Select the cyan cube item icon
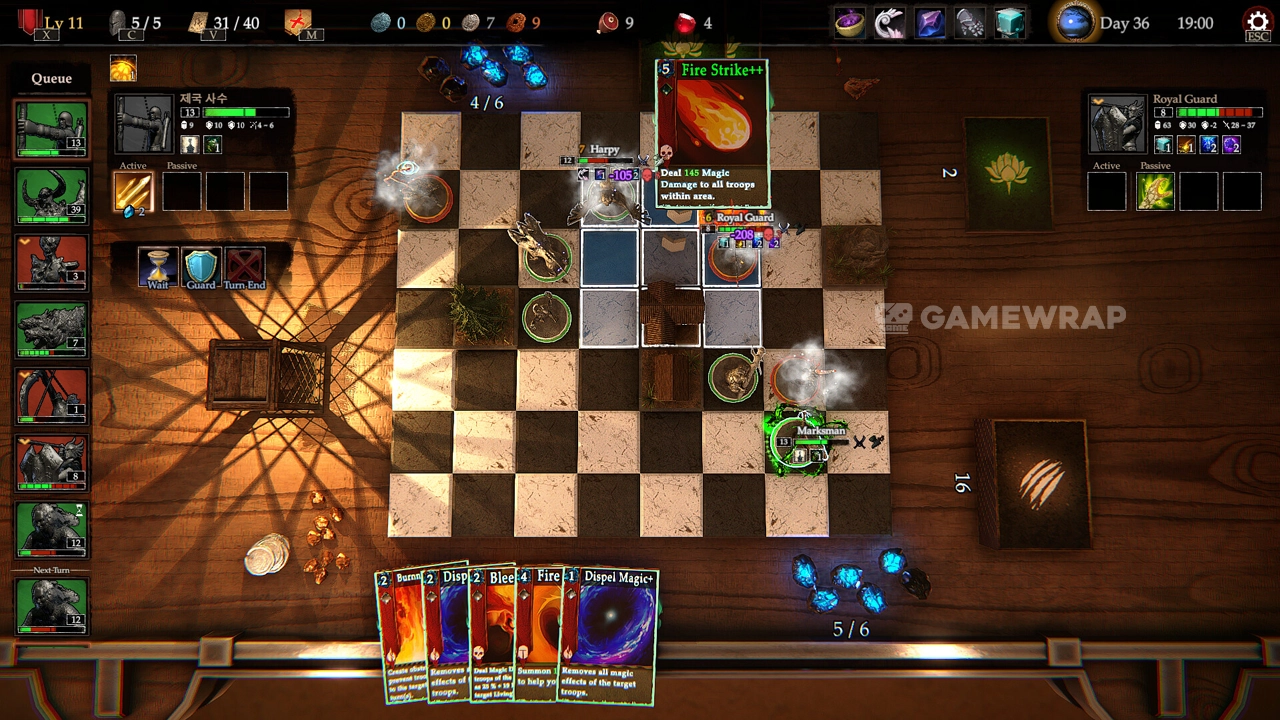Image resolution: width=1280 pixels, height=720 pixels. click(x=1010, y=23)
